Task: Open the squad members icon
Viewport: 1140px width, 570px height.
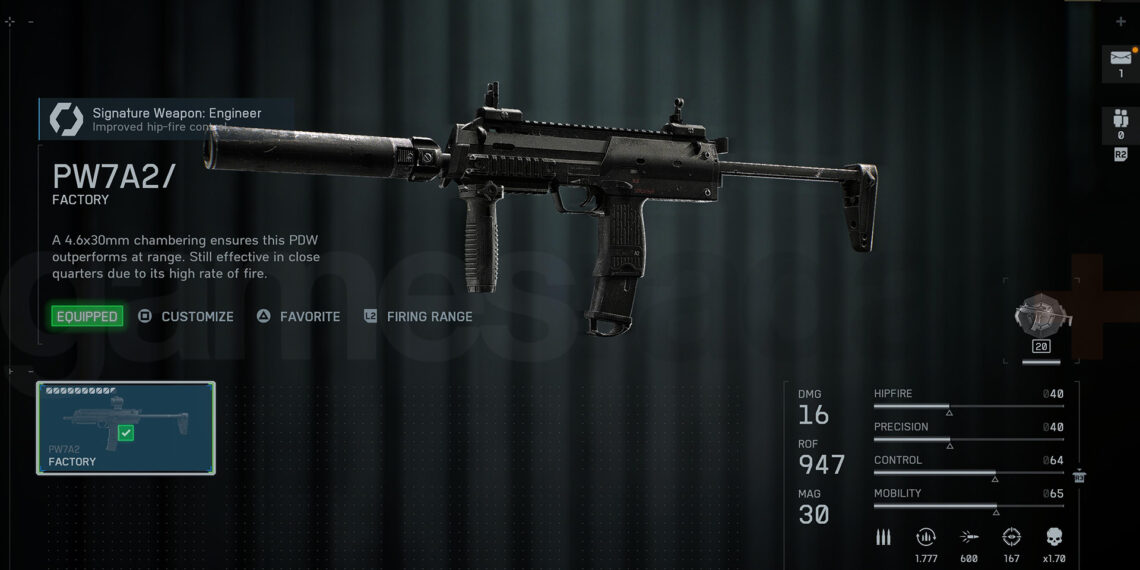Action: point(1120,125)
